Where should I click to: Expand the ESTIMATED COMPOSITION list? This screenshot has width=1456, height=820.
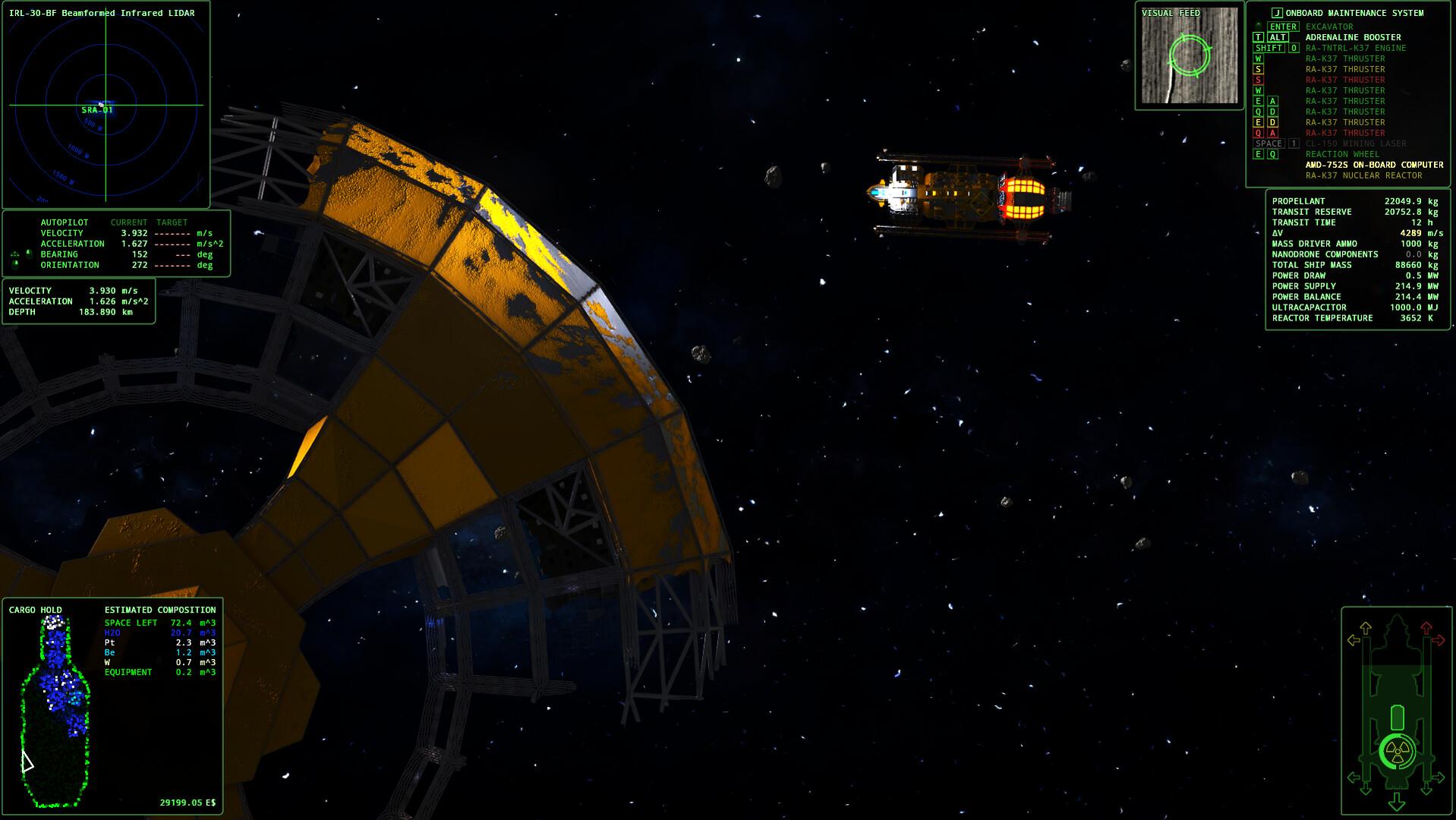pyautogui.click(x=159, y=610)
